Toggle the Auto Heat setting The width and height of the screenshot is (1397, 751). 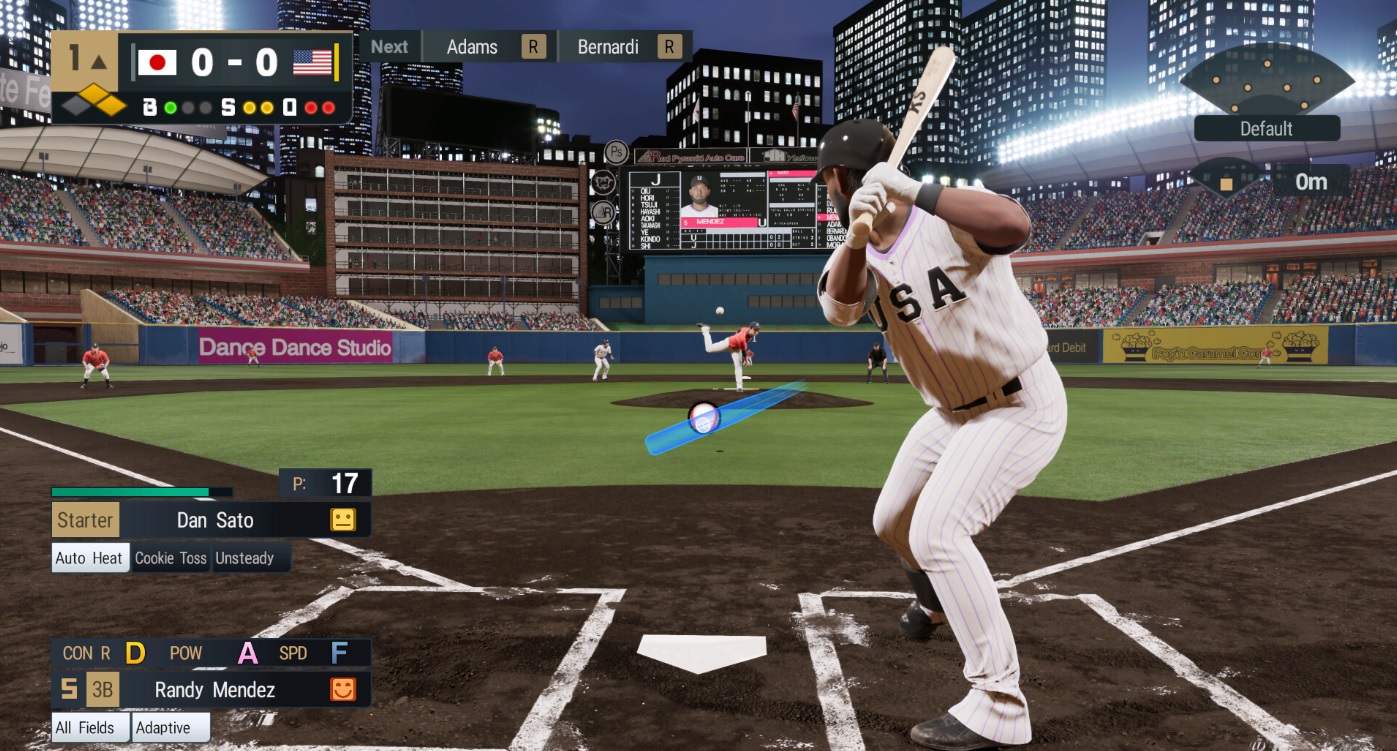coord(89,558)
